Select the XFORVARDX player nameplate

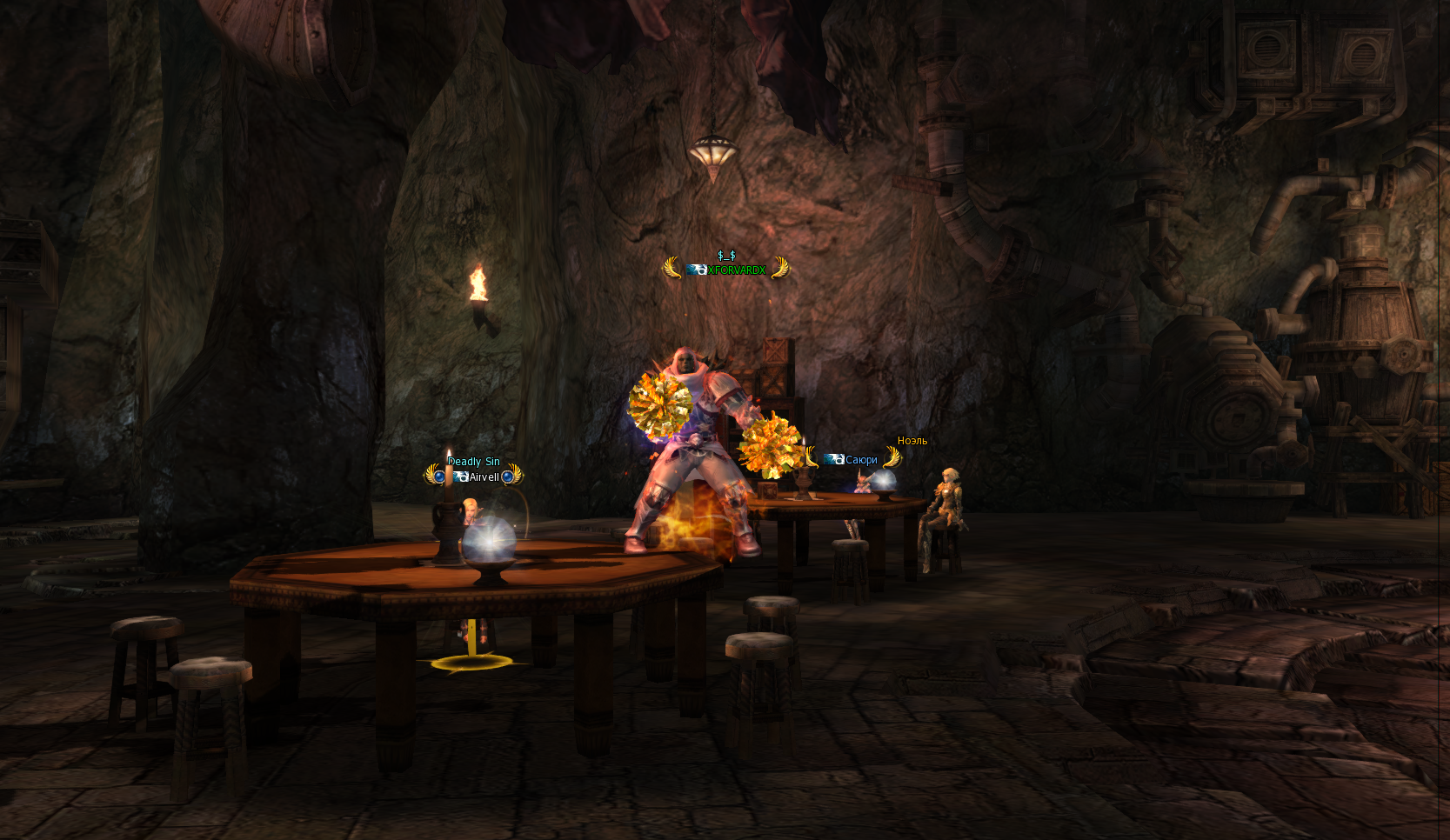point(736,270)
